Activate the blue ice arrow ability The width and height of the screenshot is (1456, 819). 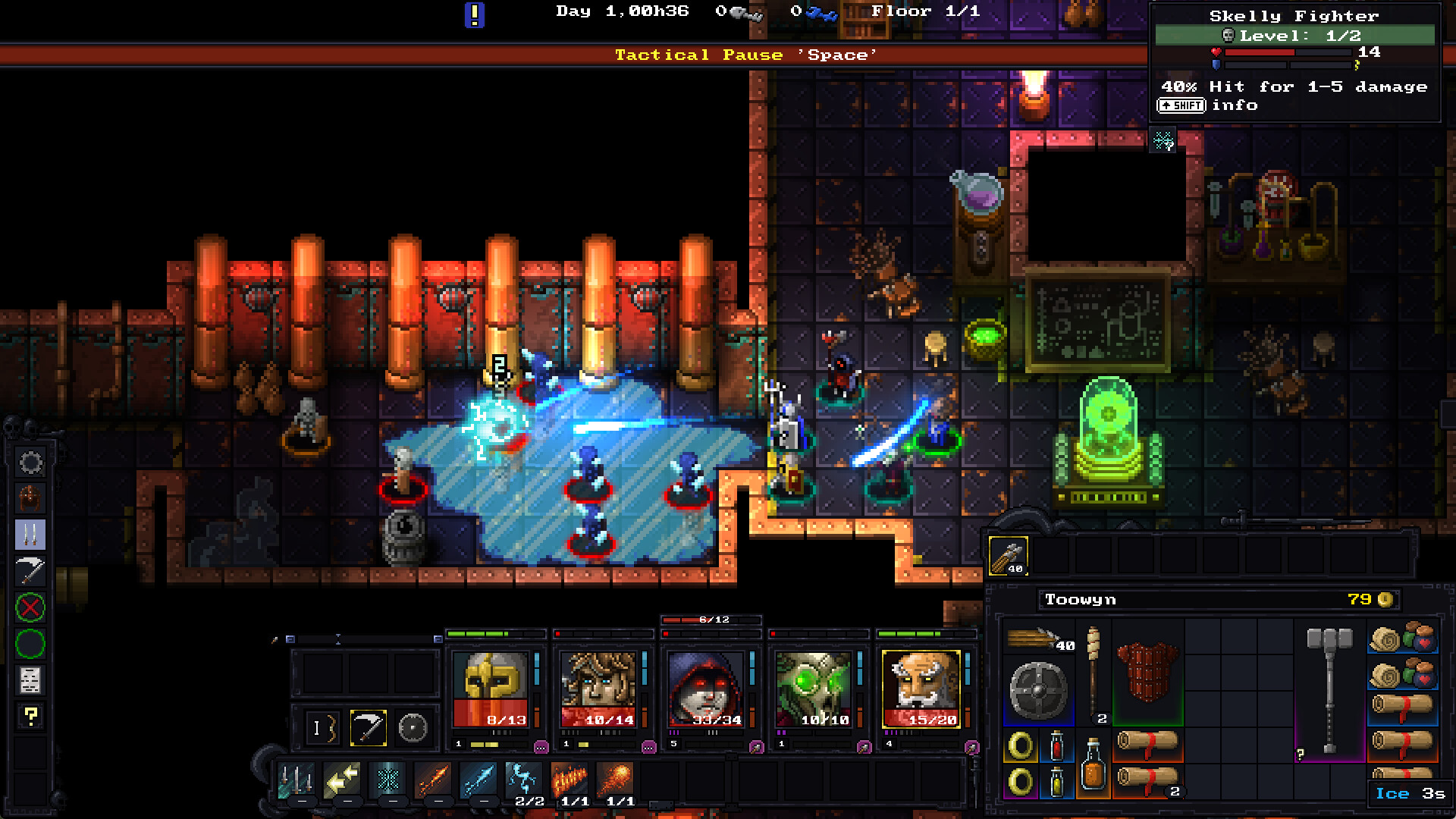coord(480,778)
